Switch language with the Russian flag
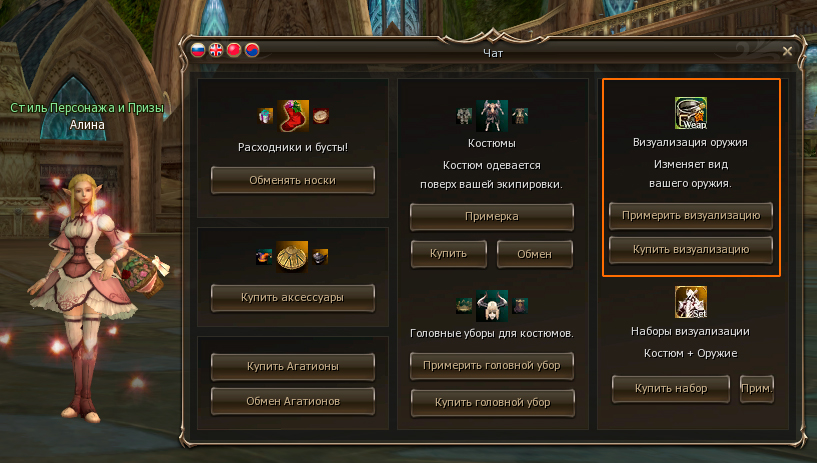Image resolution: width=817 pixels, height=463 pixels. [198, 50]
